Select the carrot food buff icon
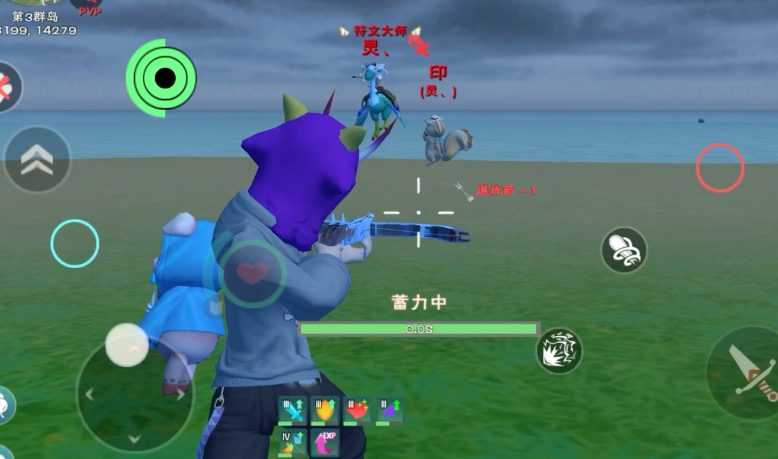Viewport: 778px width, 459px height. [292, 443]
